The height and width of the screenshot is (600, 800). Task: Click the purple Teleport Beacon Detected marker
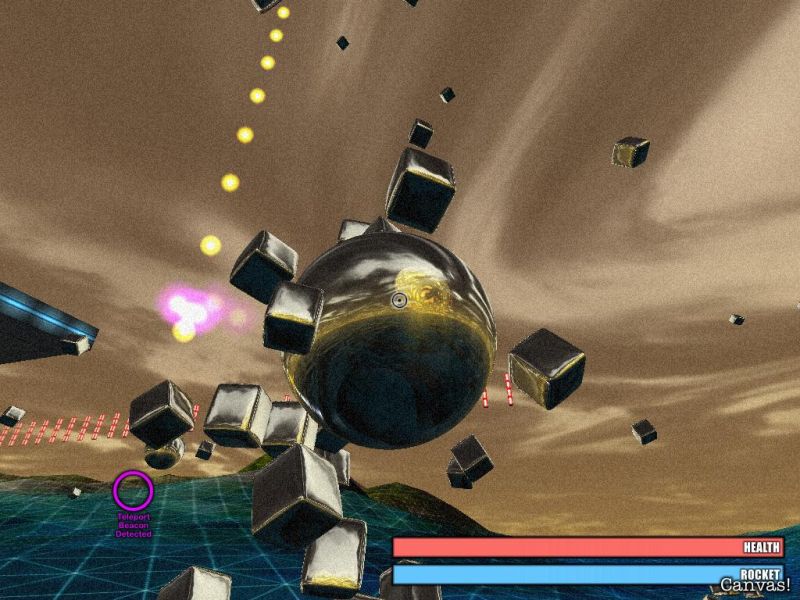[133, 491]
